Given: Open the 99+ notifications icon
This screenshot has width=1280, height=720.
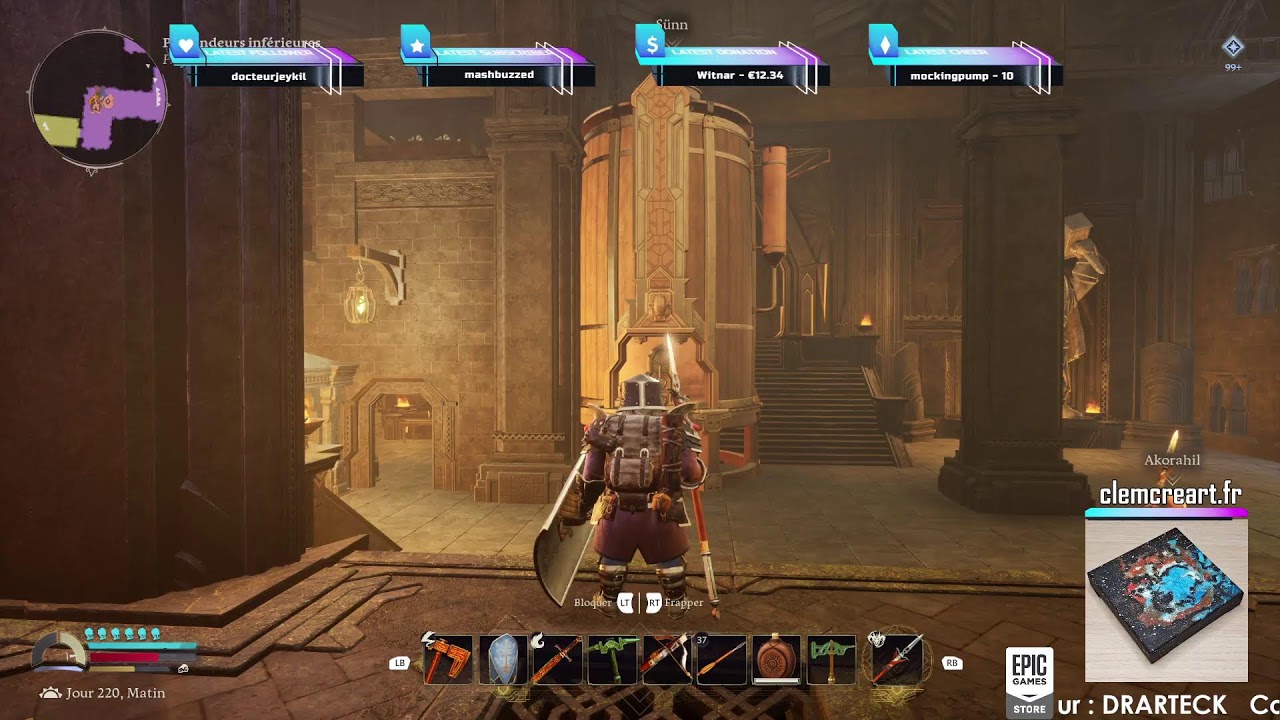Looking at the screenshot, I should coord(1233,48).
